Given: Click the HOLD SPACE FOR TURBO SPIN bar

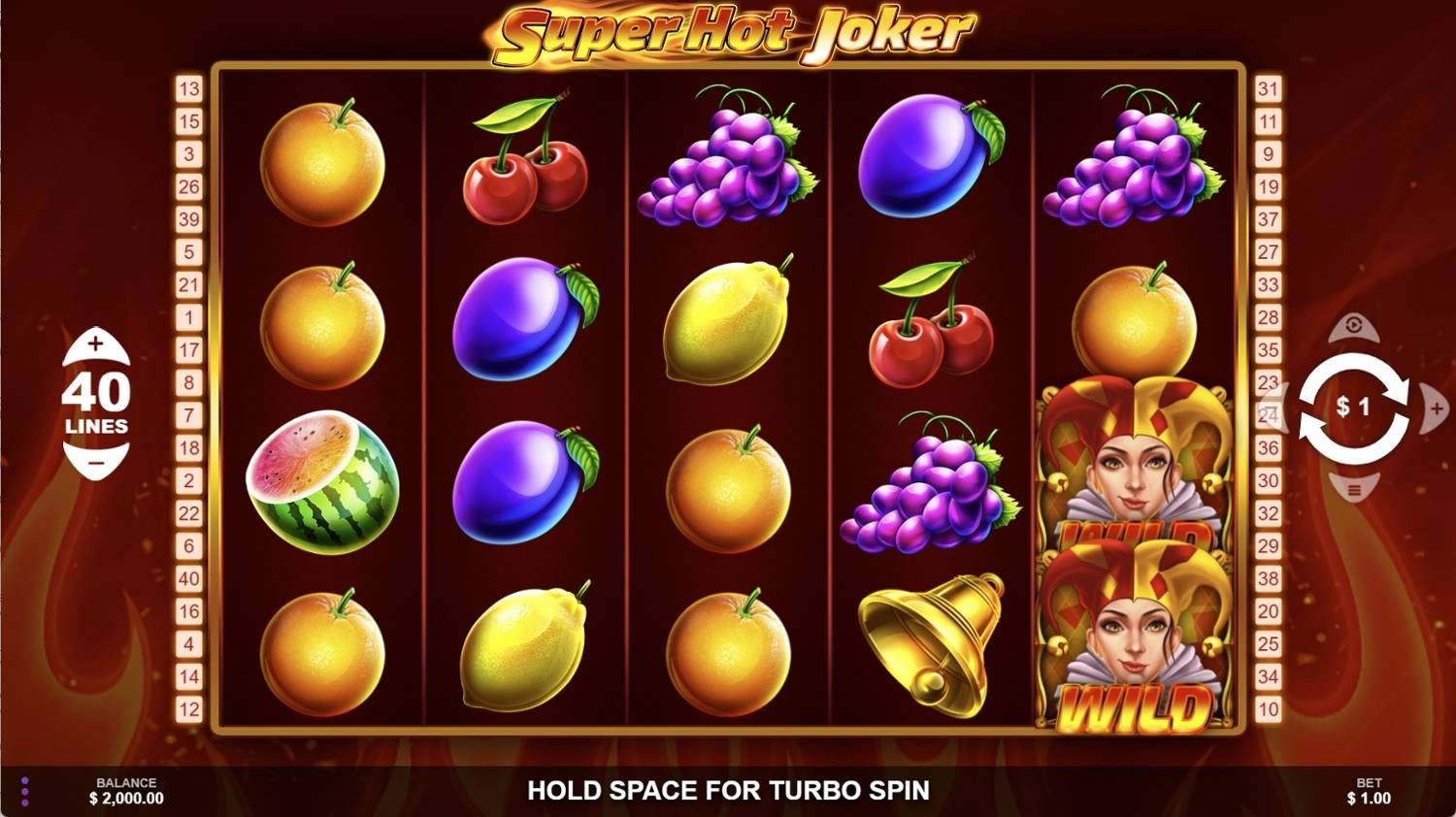Looking at the screenshot, I should pos(728,790).
